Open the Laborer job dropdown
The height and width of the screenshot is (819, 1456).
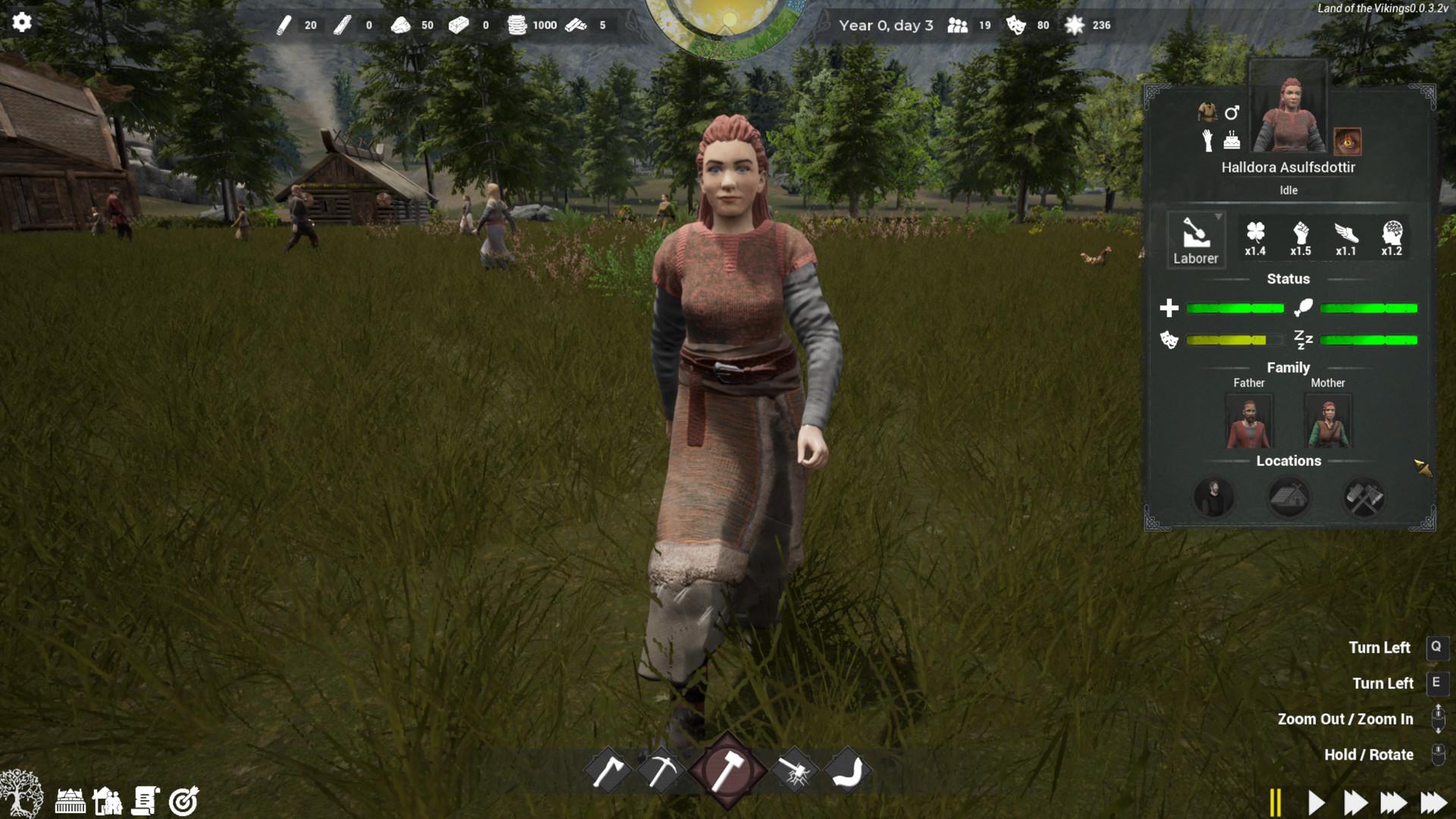1197,239
